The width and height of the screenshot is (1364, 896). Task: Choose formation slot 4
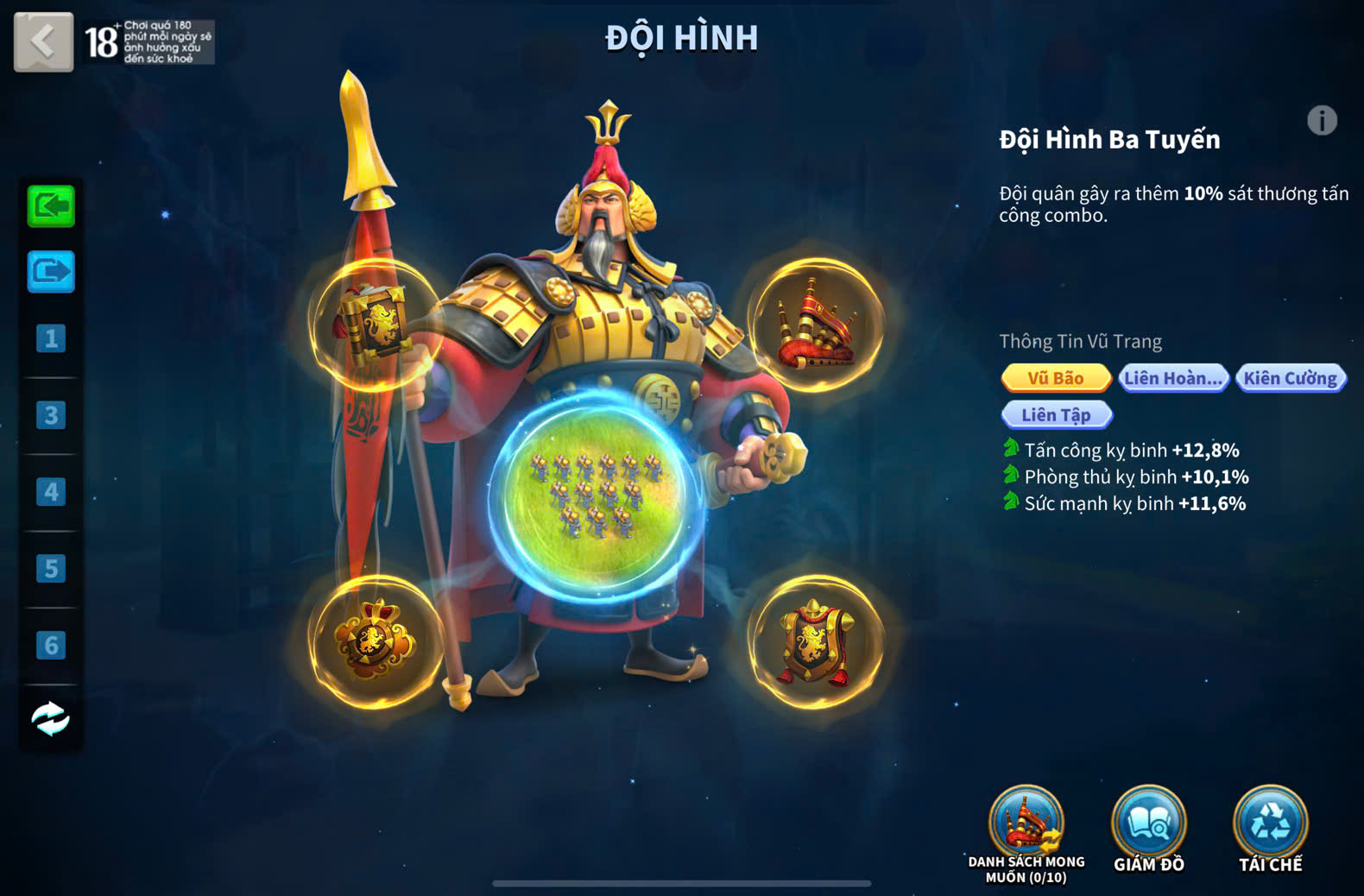51,492
